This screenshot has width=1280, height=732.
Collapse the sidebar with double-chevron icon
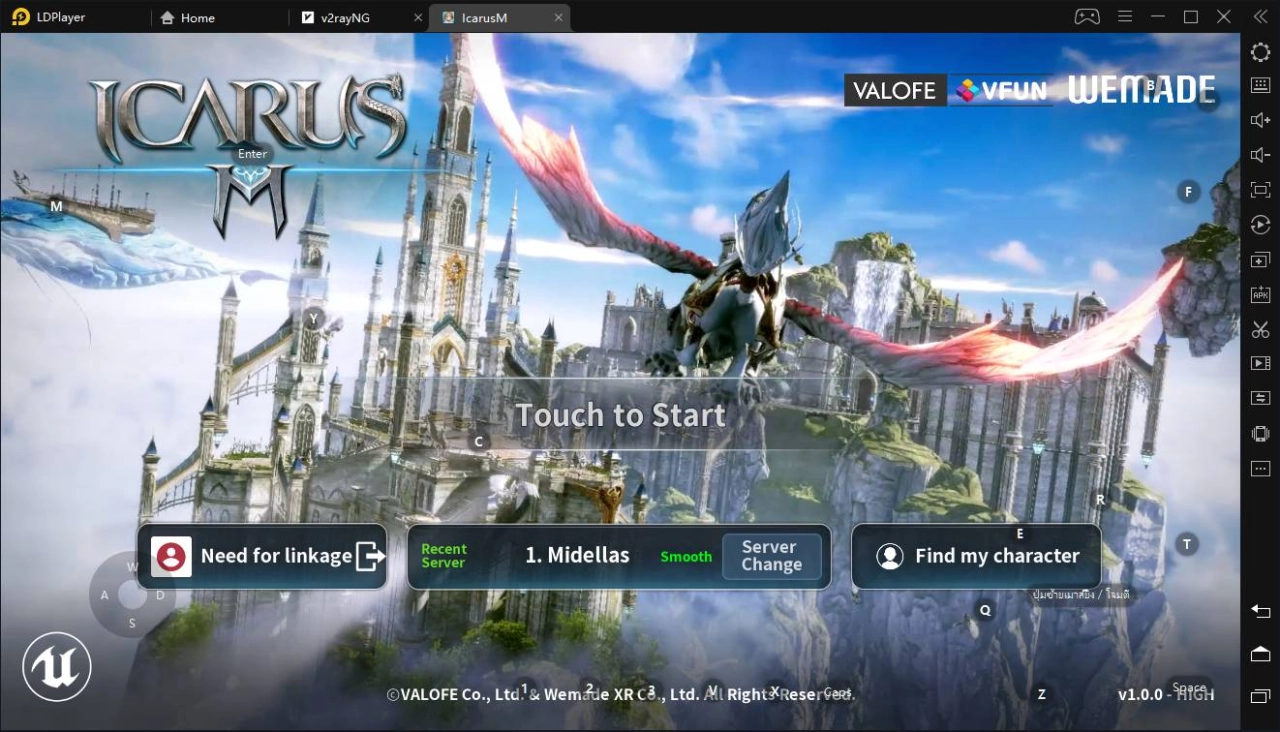pos(1259,16)
